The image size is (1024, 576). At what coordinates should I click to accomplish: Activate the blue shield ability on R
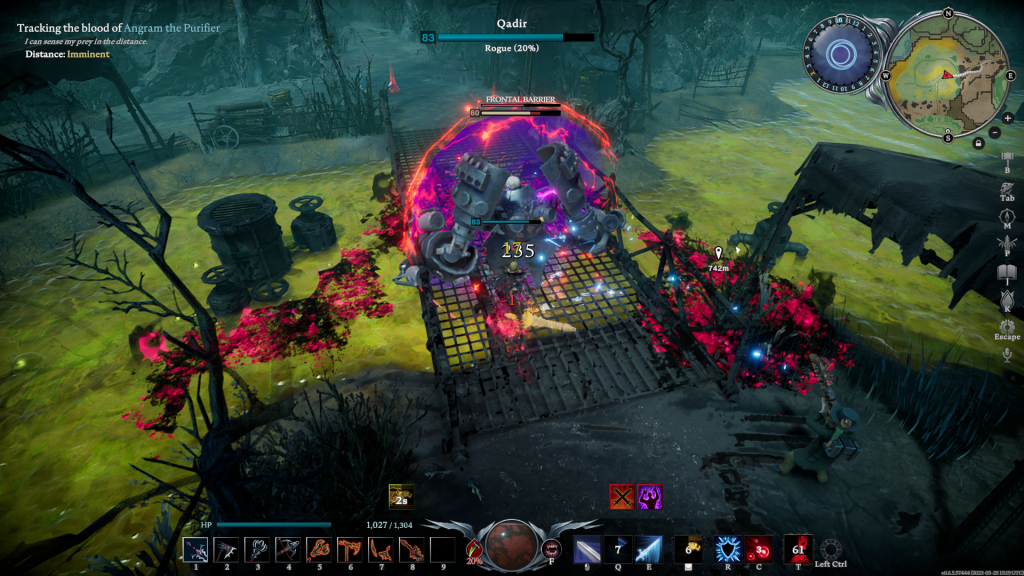726,549
